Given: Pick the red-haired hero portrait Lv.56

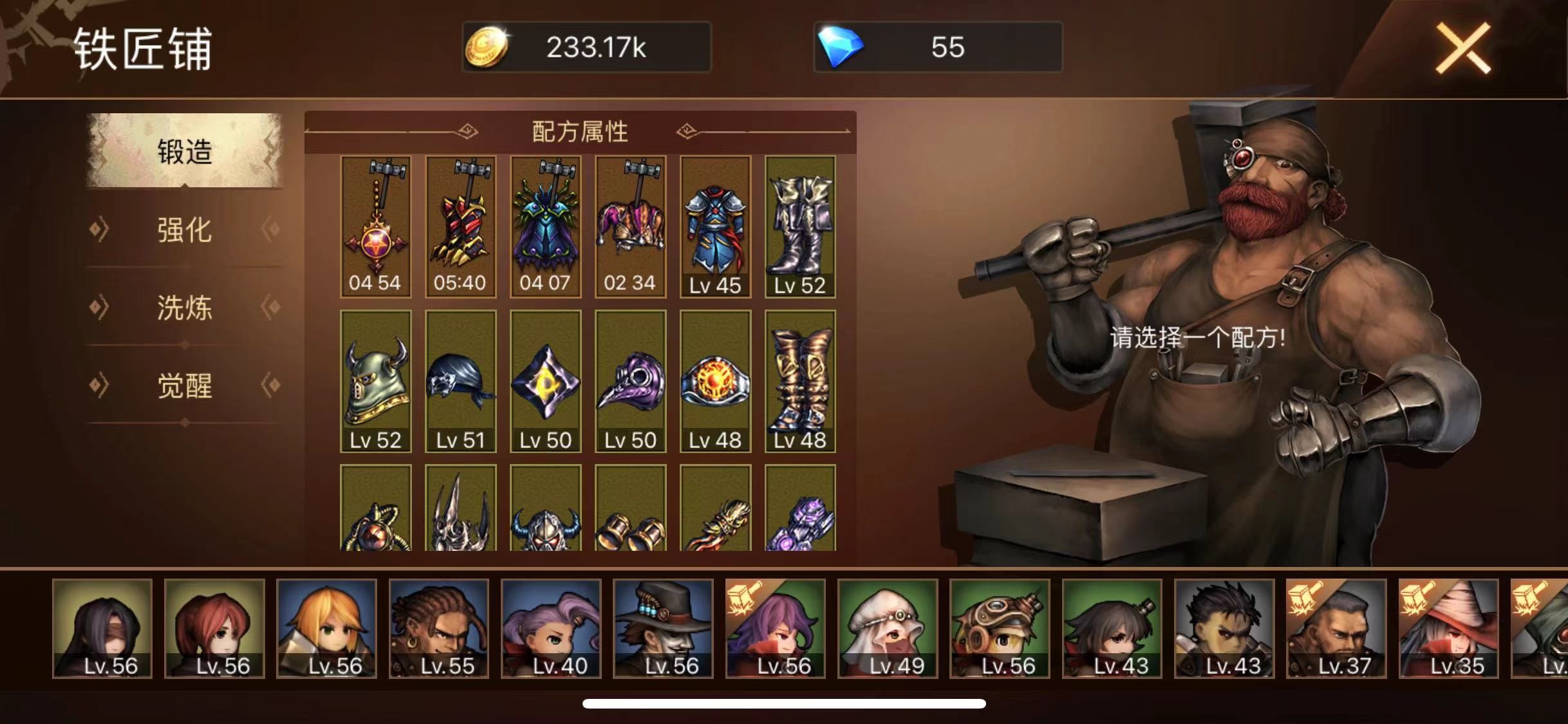Looking at the screenshot, I should [214, 628].
